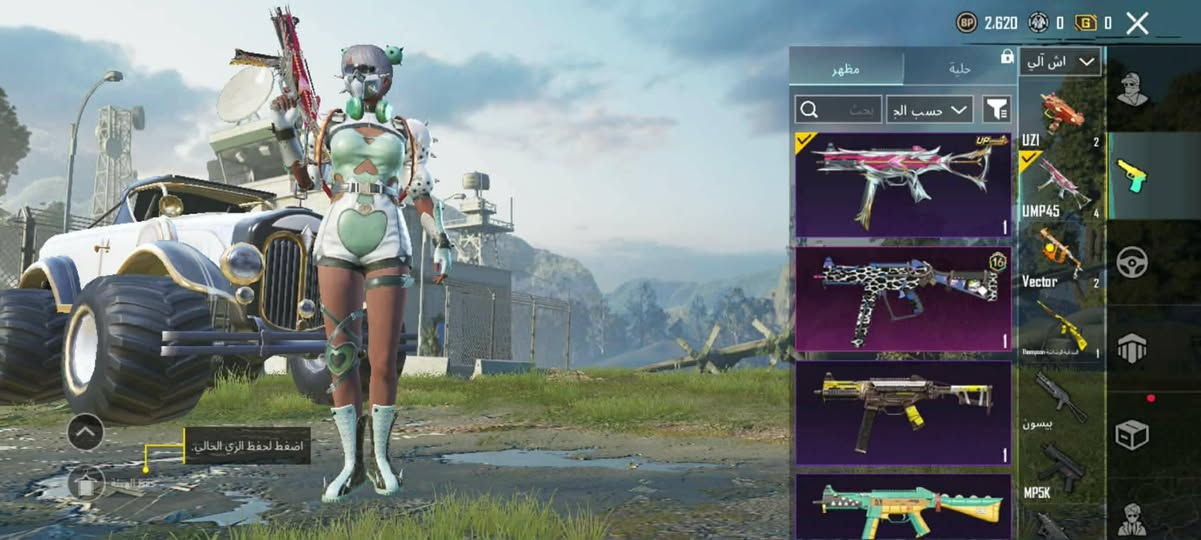Select Vector in the weapon list
This screenshot has height=540, width=1201.
[x=1061, y=255]
